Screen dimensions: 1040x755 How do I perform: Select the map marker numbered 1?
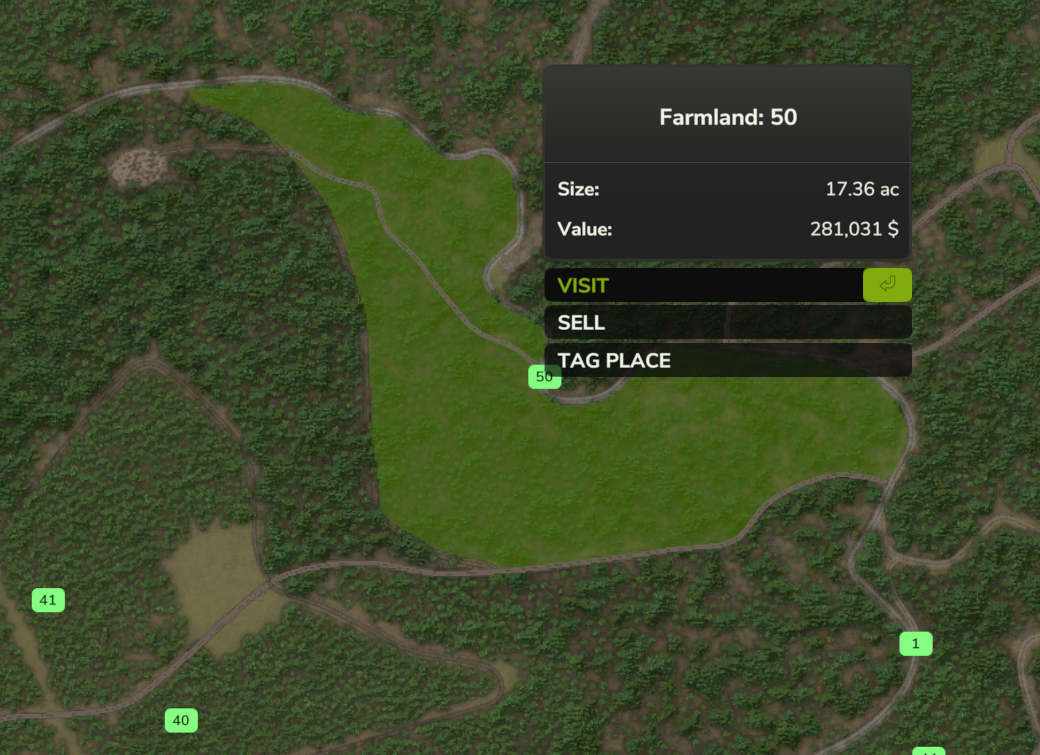click(x=915, y=644)
